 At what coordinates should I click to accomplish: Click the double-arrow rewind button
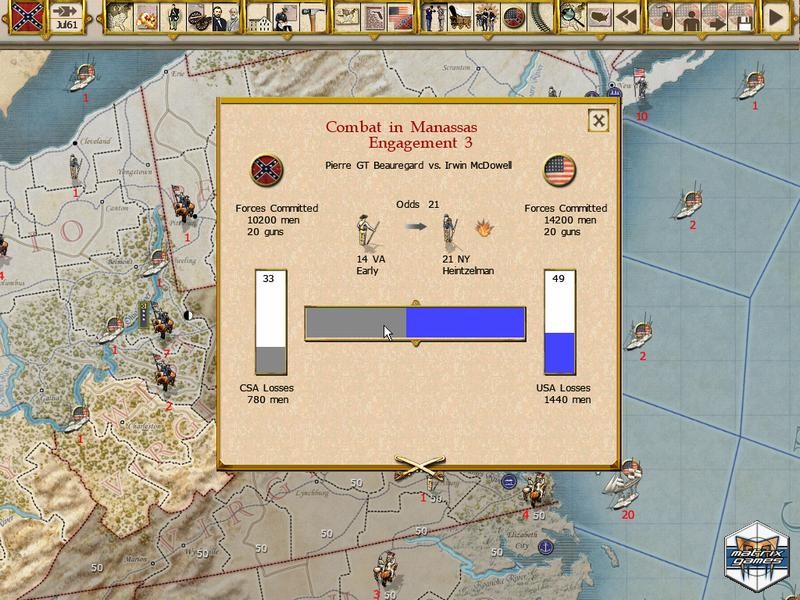(628, 17)
